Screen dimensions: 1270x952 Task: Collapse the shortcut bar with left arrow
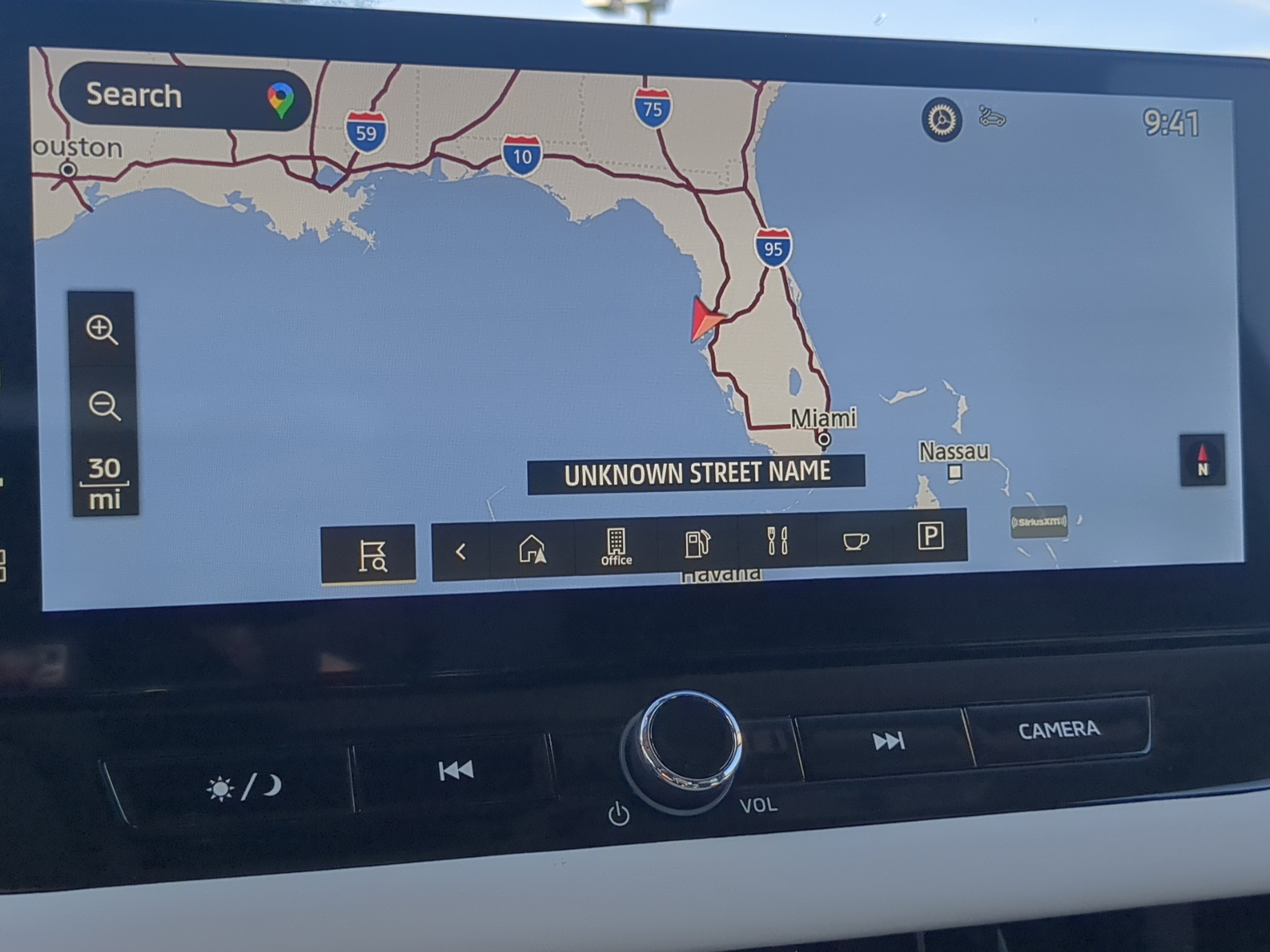[461, 552]
